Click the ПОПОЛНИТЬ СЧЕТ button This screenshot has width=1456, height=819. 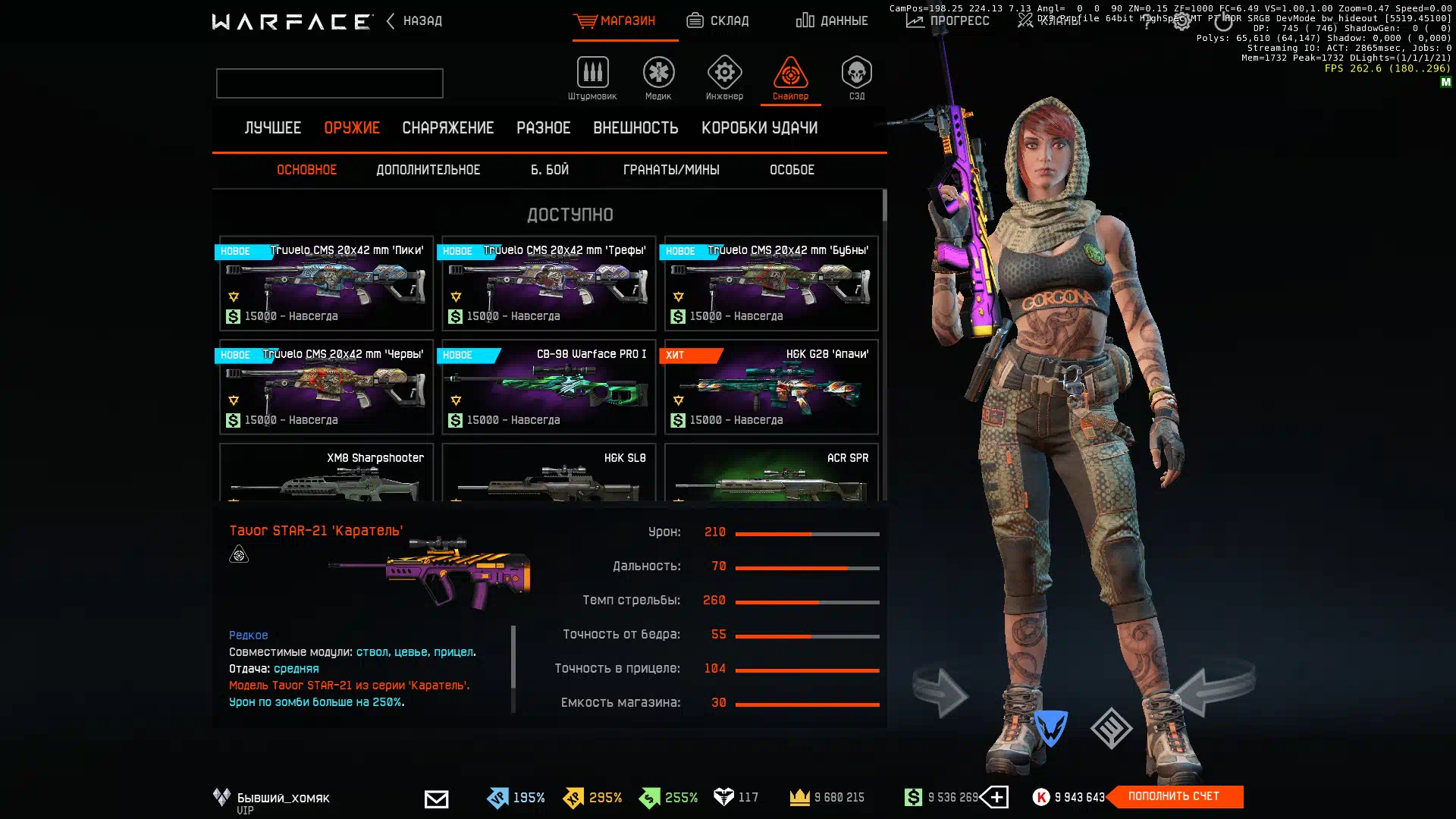coord(1173,796)
